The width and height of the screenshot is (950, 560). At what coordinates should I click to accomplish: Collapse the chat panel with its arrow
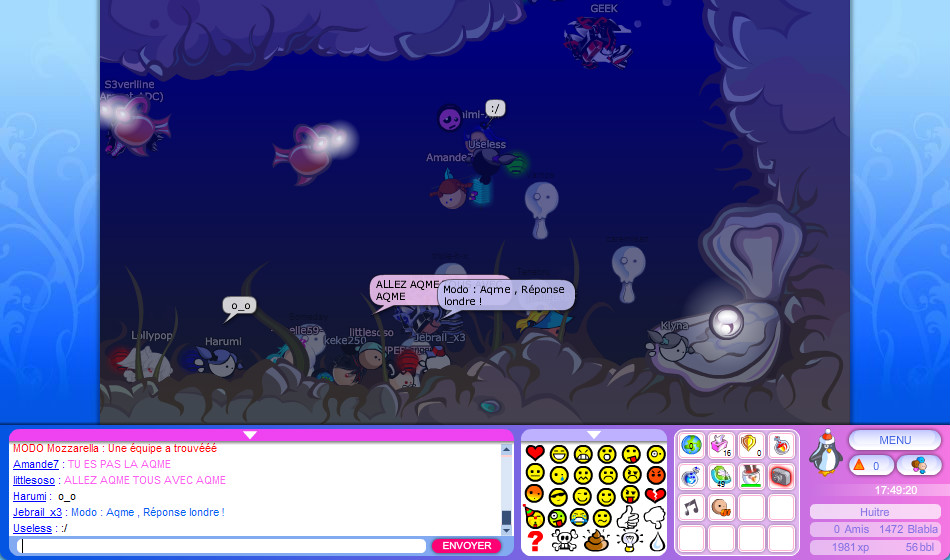coord(250,435)
